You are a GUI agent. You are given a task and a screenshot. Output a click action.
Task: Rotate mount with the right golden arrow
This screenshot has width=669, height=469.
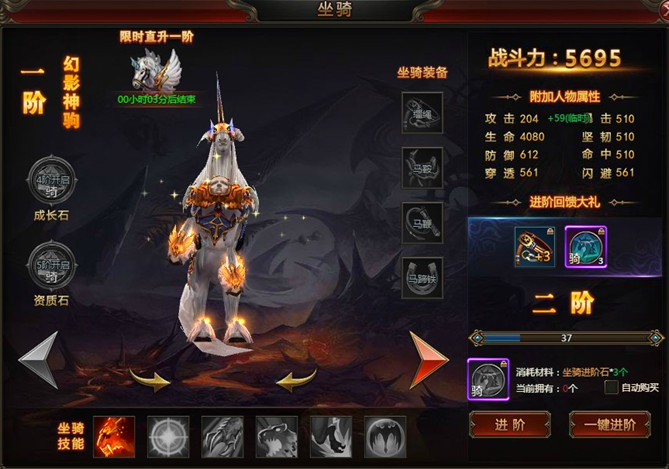point(296,380)
